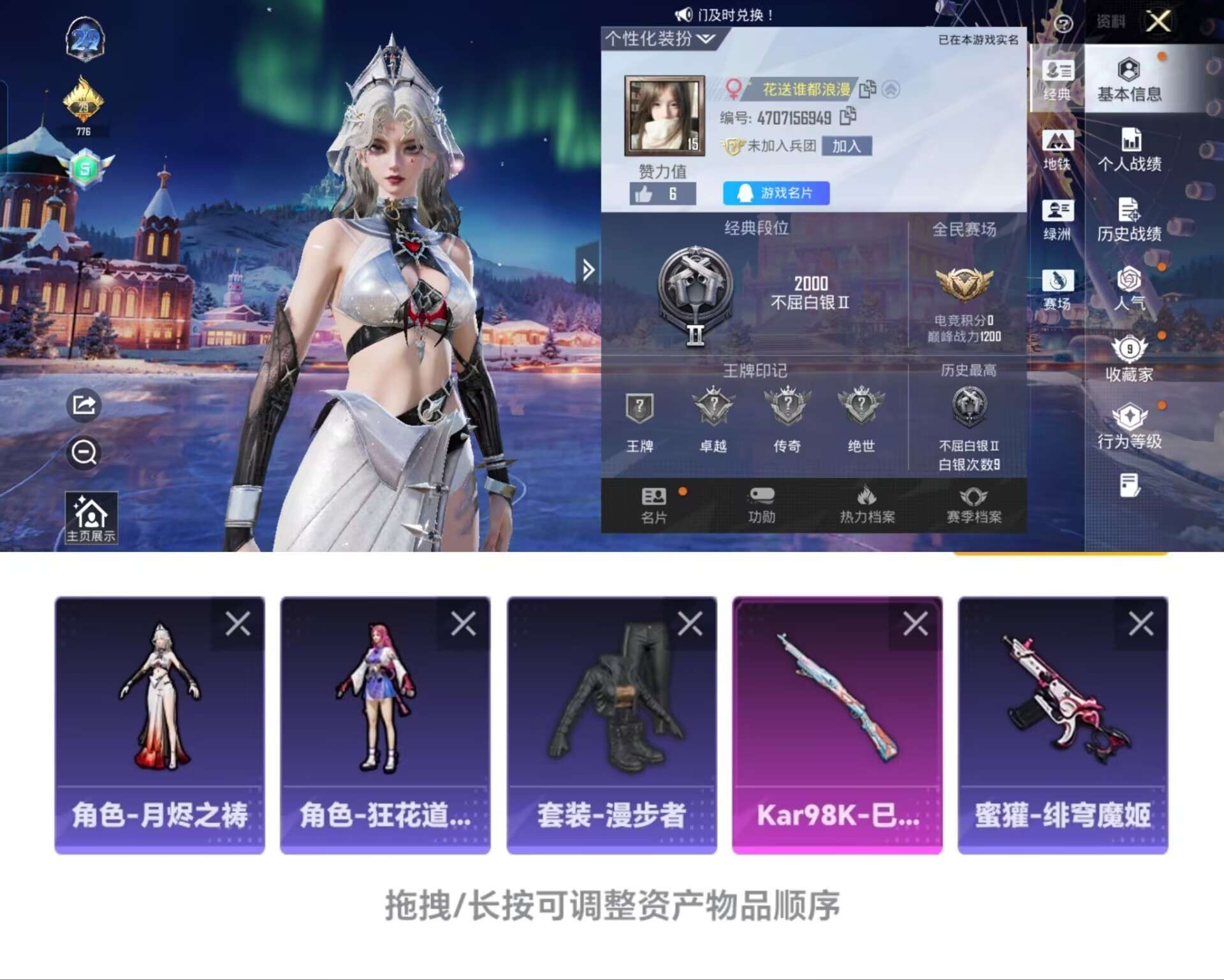This screenshot has height=980, width=1224.
Task: Close the profile panel with the X
Action: tap(1158, 22)
